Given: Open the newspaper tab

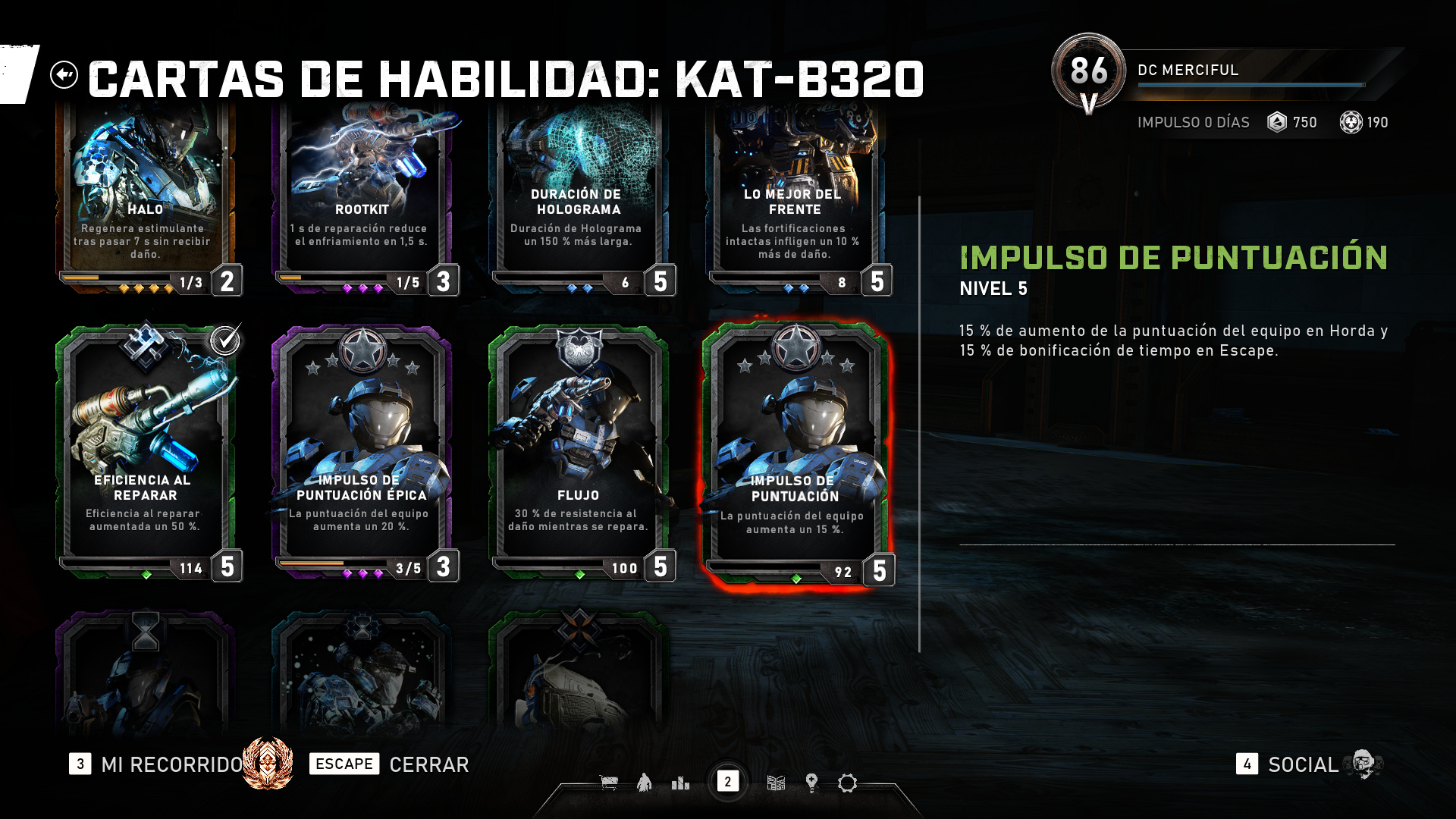Looking at the screenshot, I should coord(775,783).
